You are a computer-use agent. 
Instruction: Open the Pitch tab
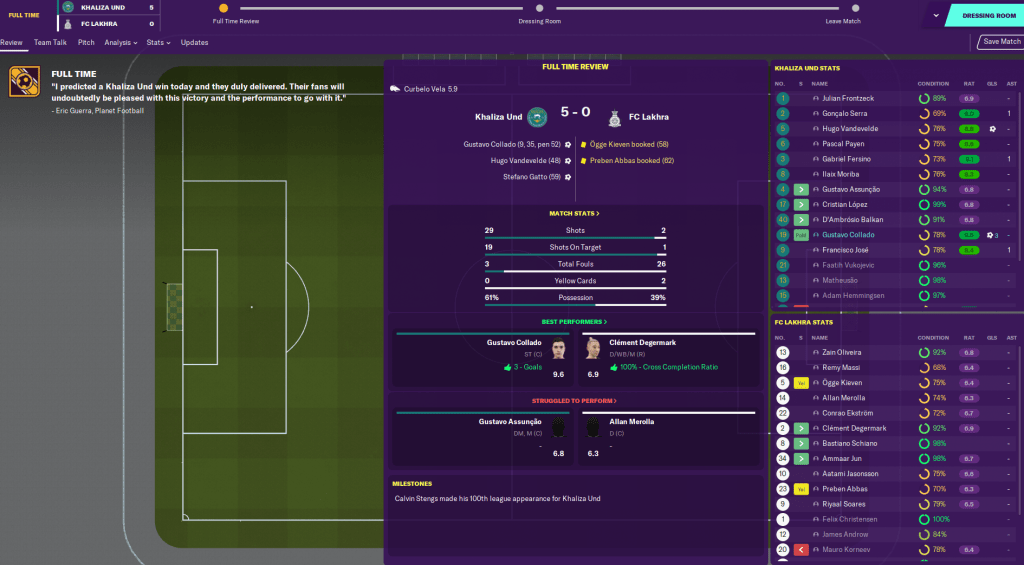[x=86, y=43]
